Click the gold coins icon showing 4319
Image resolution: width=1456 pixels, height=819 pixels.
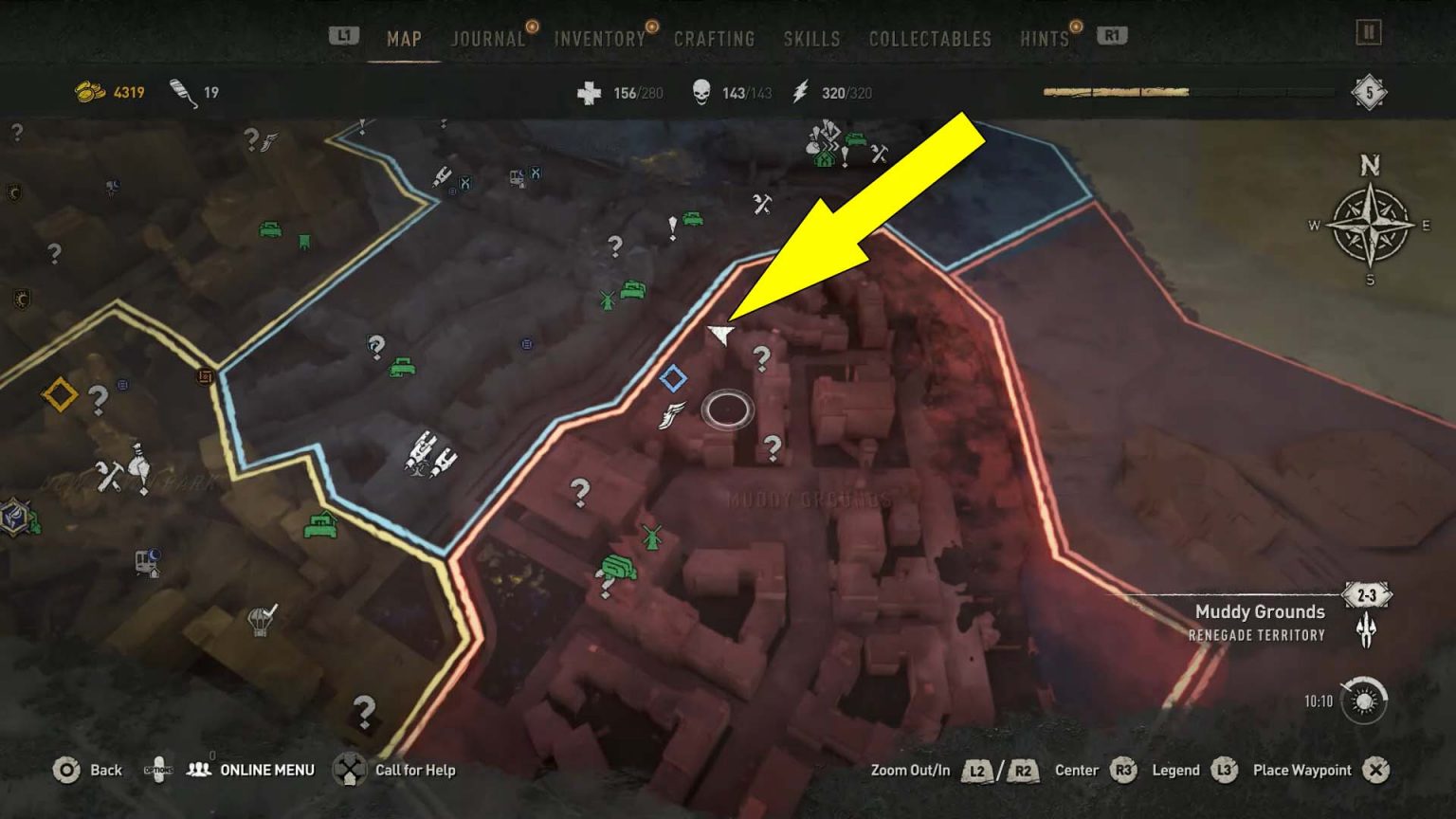pyautogui.click(x=90, y=92)
